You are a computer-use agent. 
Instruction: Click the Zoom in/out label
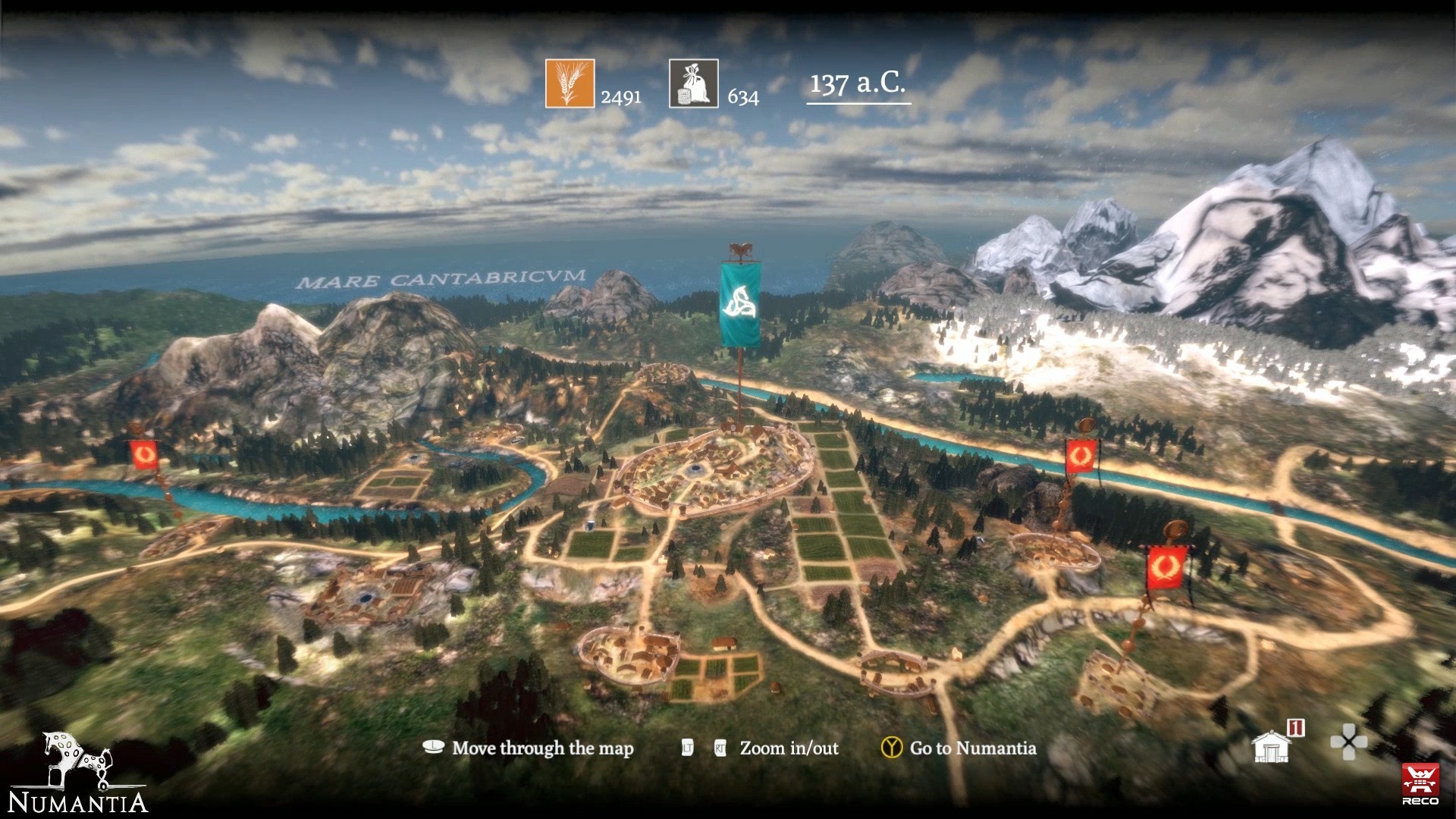pyautogui.click(x=788, y=748)
